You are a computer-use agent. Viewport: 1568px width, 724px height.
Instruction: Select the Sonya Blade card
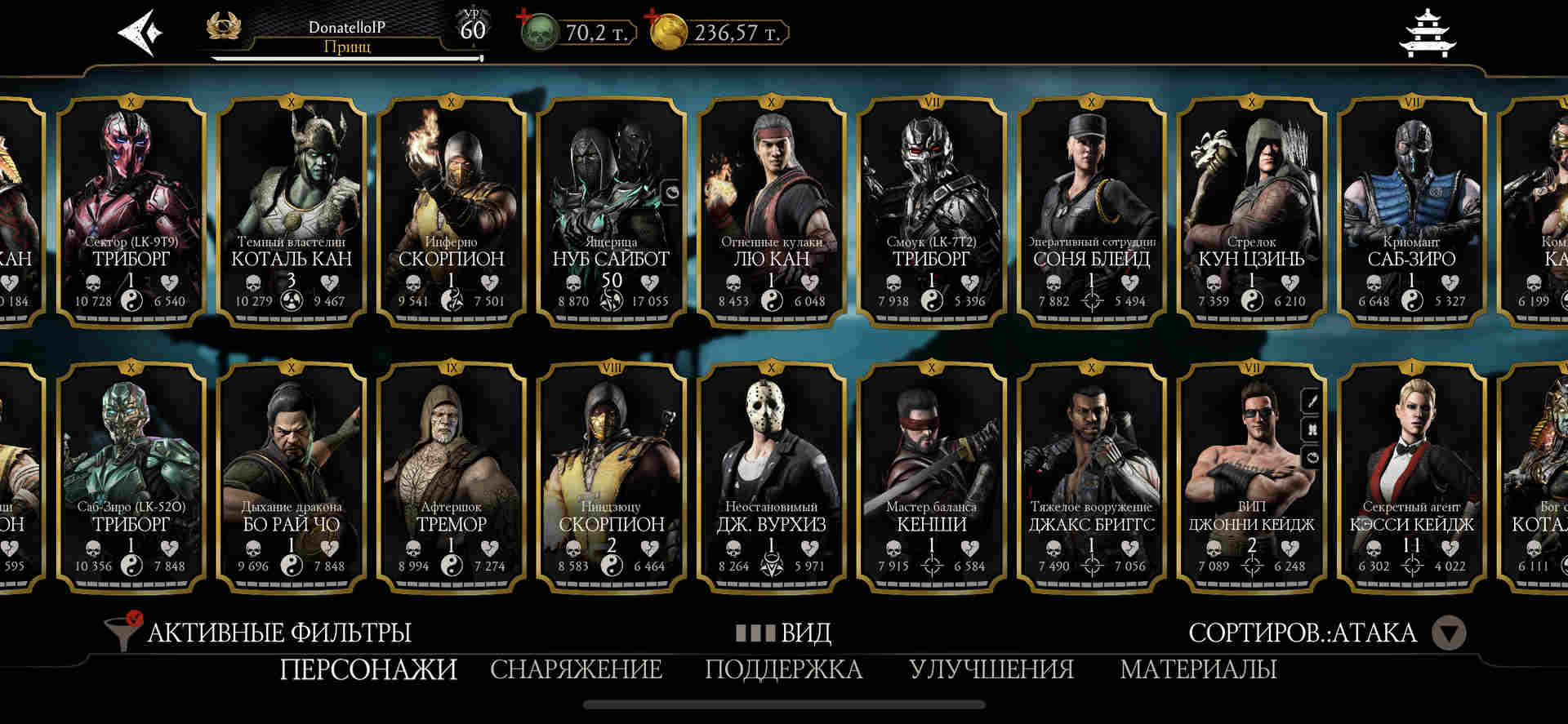[x=1091, y=211]
